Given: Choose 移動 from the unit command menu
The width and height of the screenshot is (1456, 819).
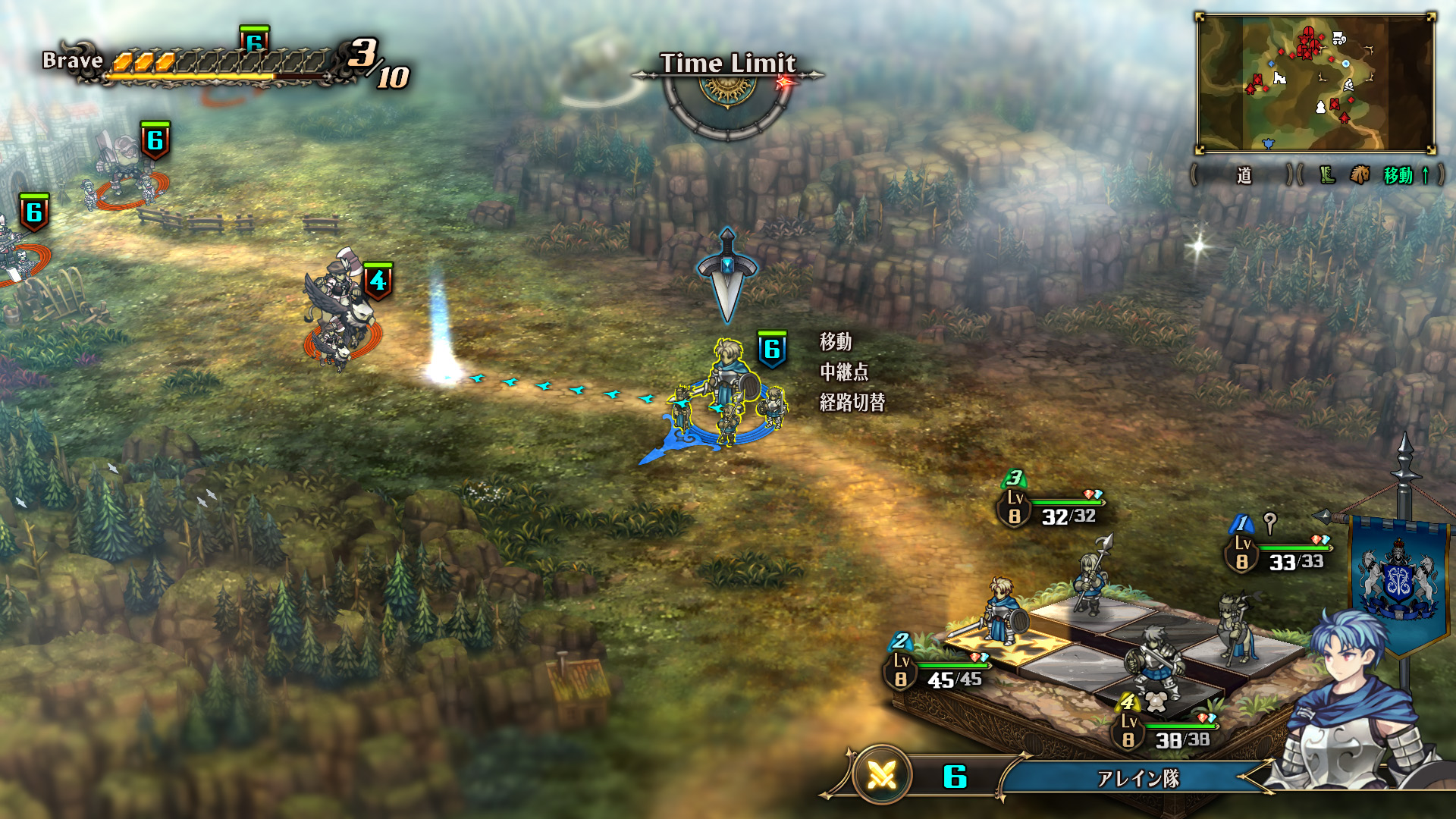Looking at the screenshot, I should click(x=836, y=342).
